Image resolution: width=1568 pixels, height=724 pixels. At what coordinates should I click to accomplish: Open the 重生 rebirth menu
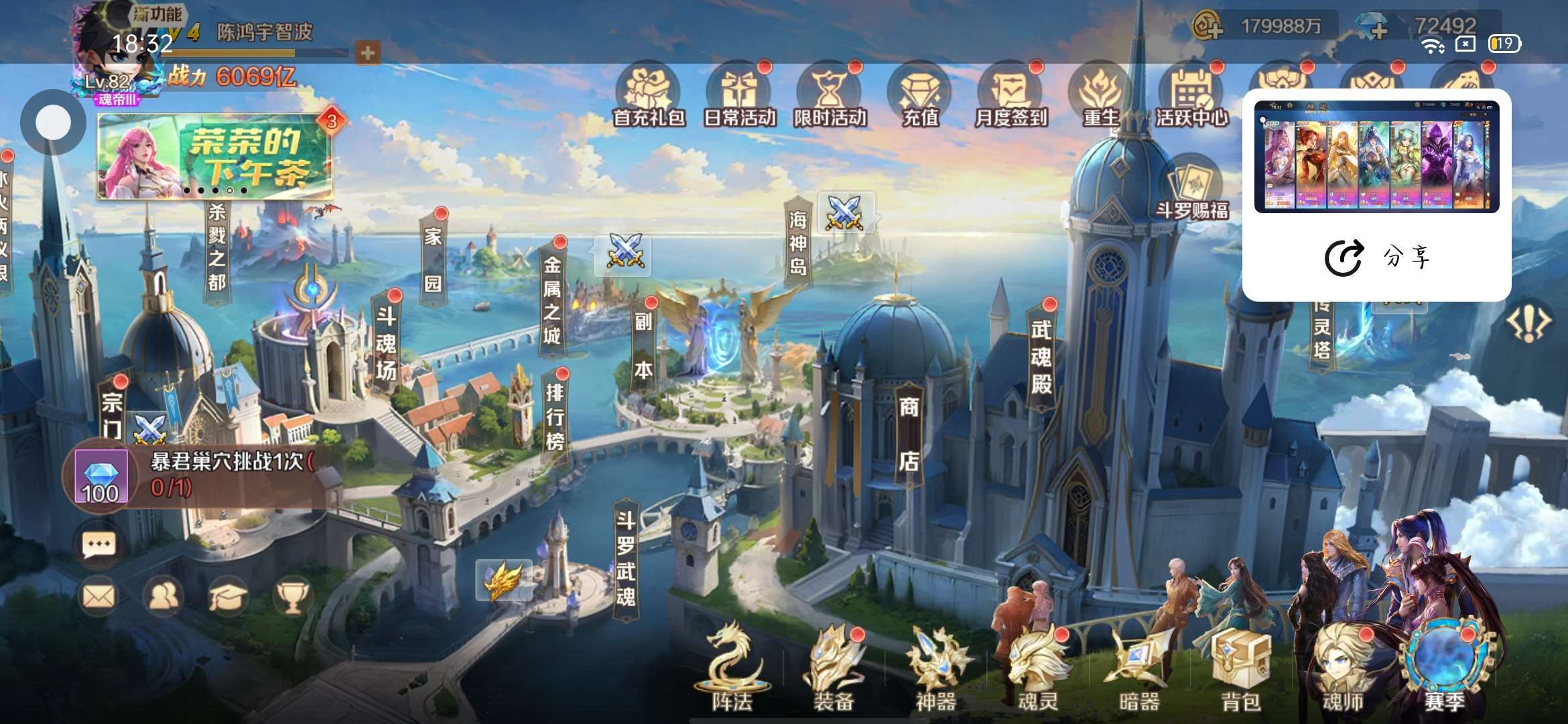click(x=1101, y=97)
